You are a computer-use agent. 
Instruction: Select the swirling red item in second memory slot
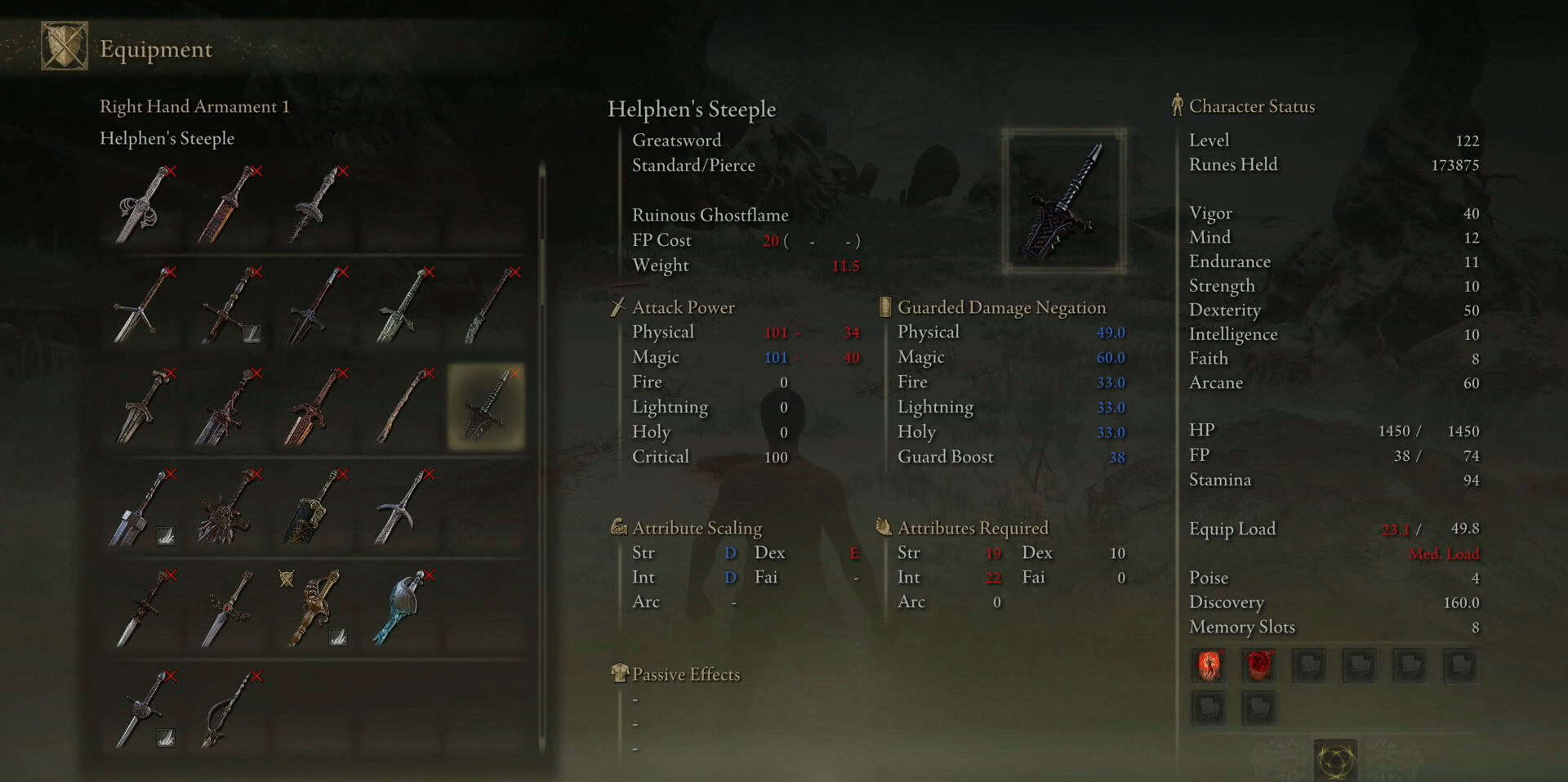[1258, 665]
